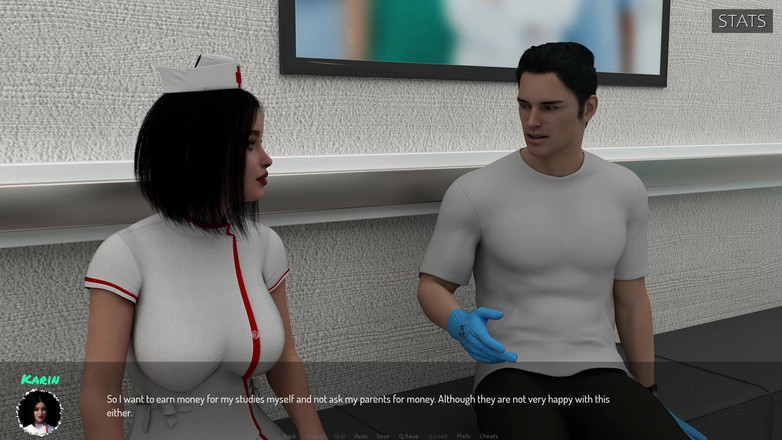Open the Save game screen
This screenshot has width=782, height=440.
pyautogui.click(x=383, y=436)
